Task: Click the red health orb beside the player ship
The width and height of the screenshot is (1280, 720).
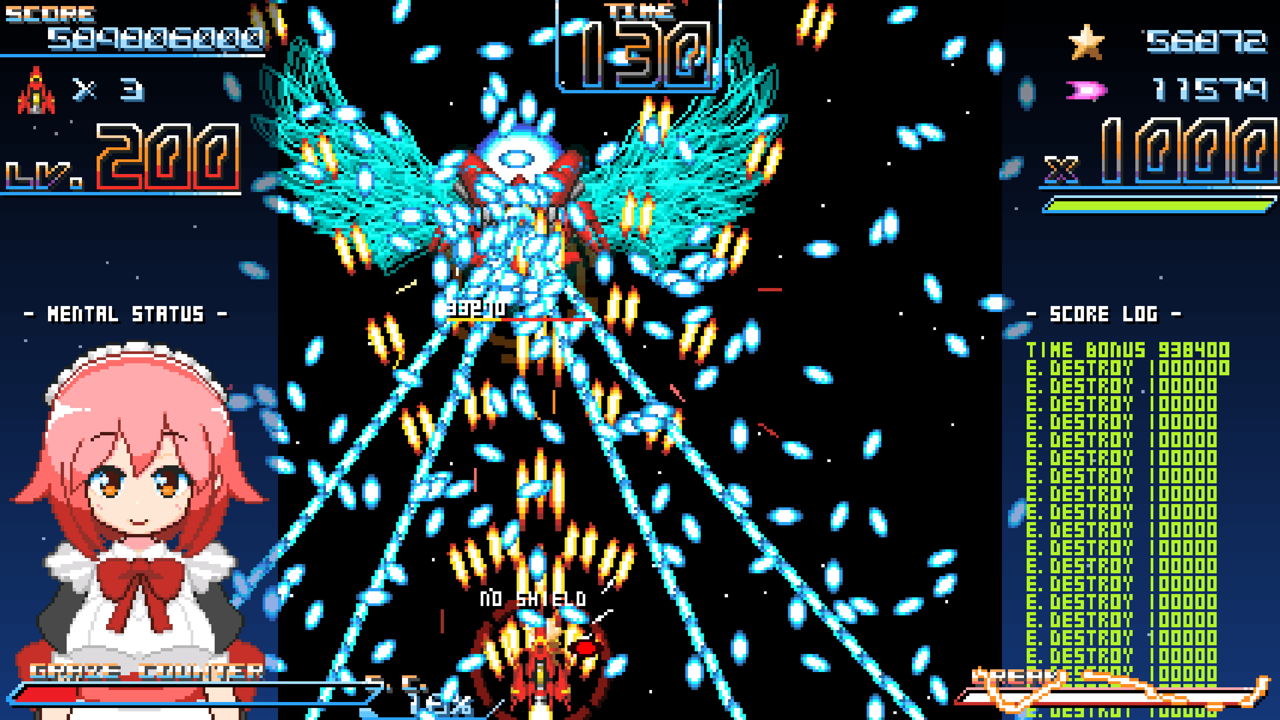Action: [x=585, y=649]
